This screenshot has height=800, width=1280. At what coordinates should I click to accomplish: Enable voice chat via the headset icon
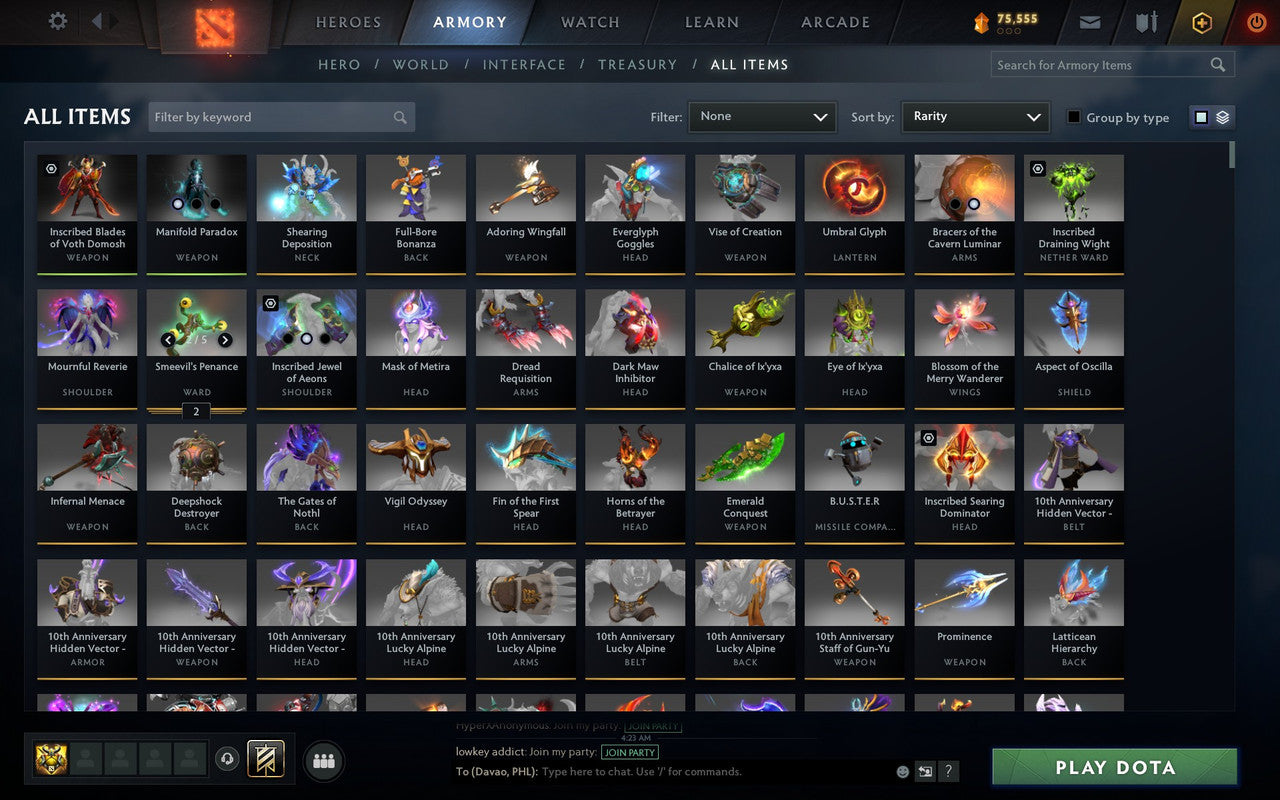[x=228, y=760]
